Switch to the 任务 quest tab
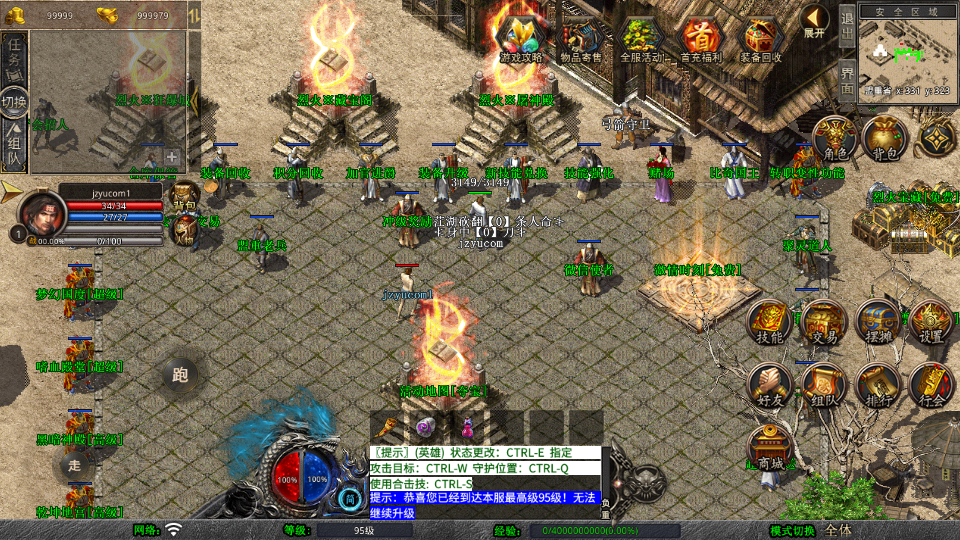The image size is (960, 540). tap(14, 55)
